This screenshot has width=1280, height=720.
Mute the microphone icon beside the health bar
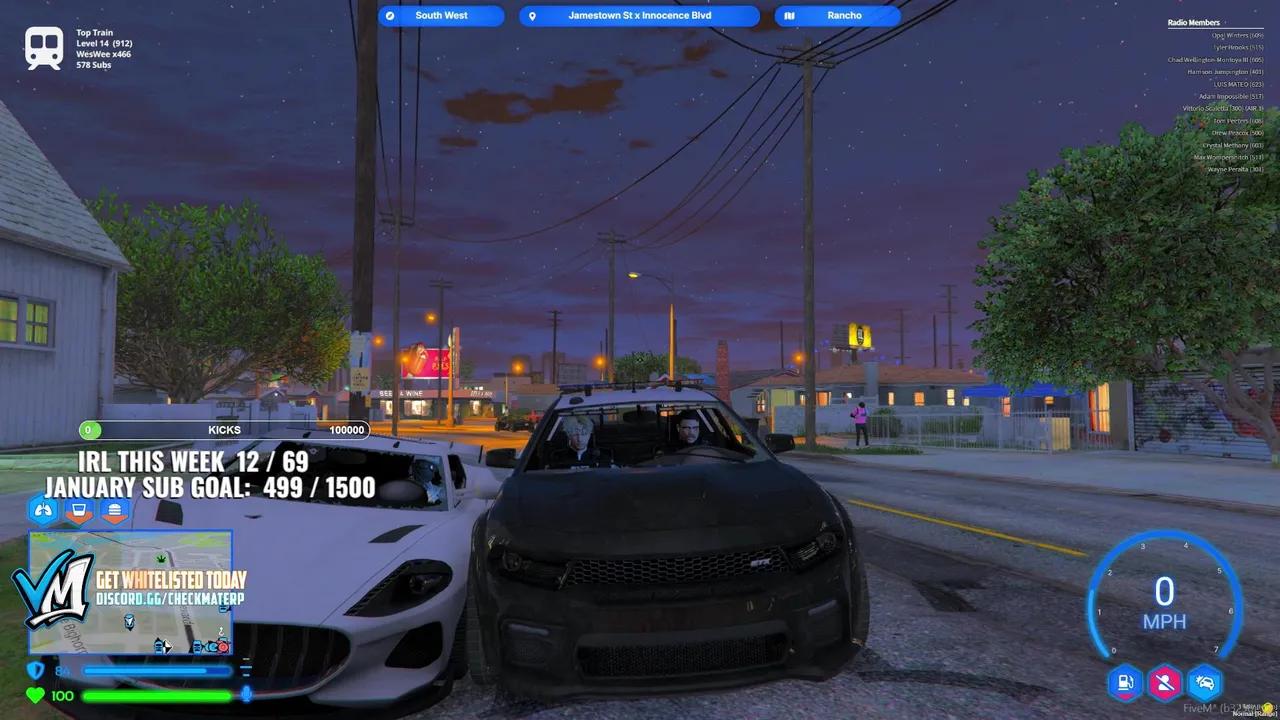pyautogui.click(x=247, y=694)
